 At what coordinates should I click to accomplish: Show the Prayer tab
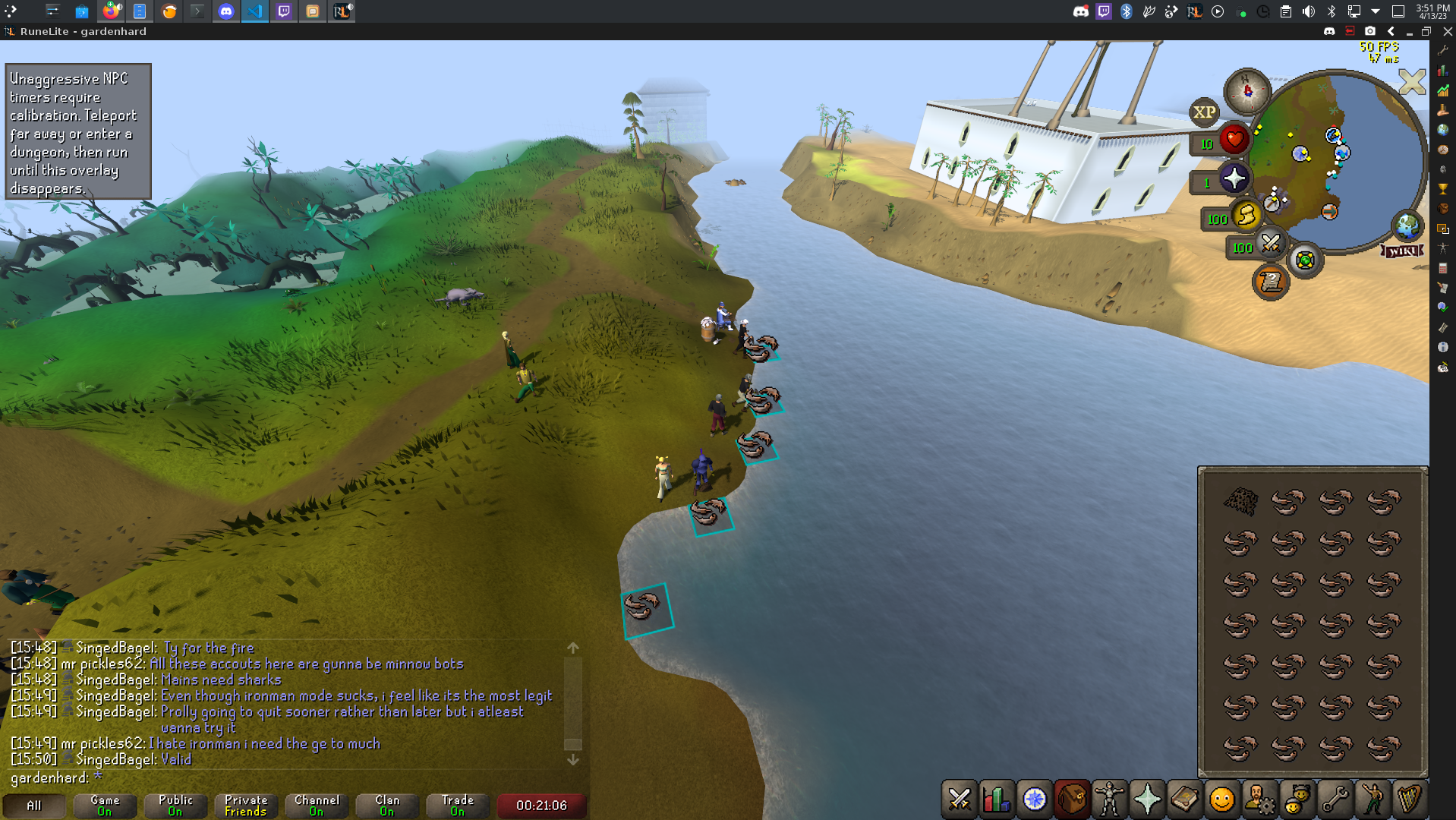(1146, 799)
